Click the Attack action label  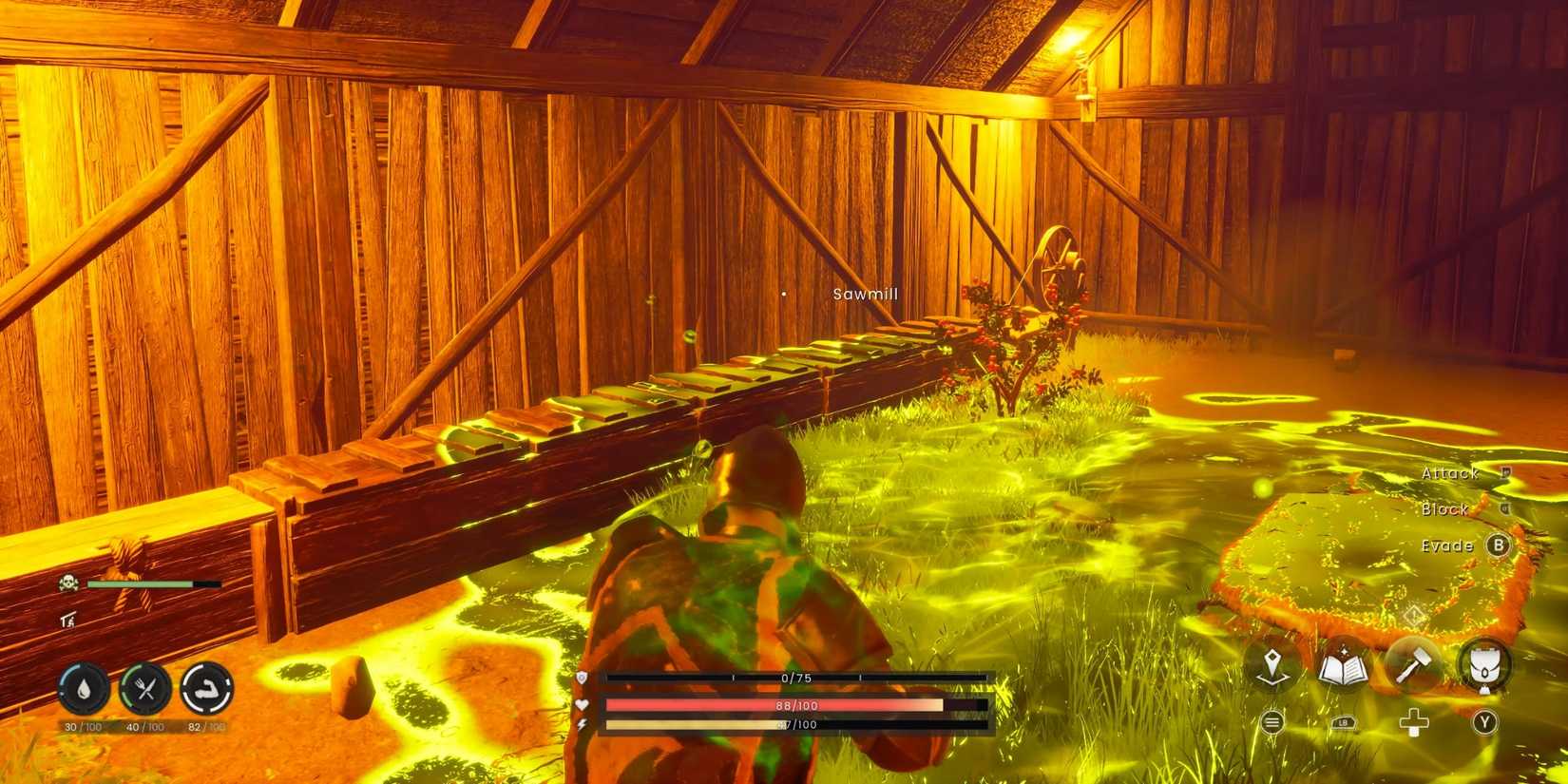tap(1449, 472)
